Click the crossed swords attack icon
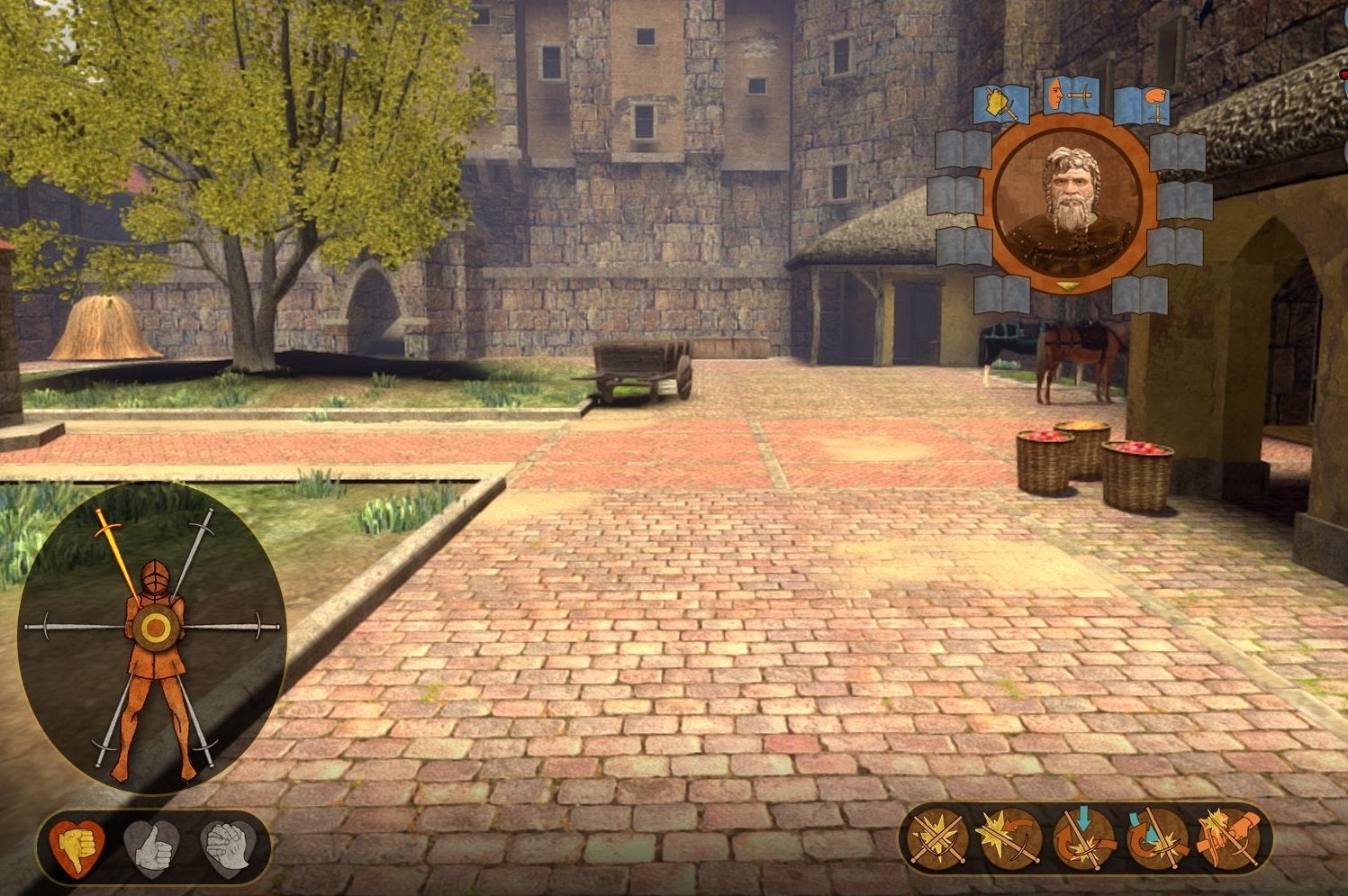This screenshot has height=896, width=1348. (x=936, y=838)
